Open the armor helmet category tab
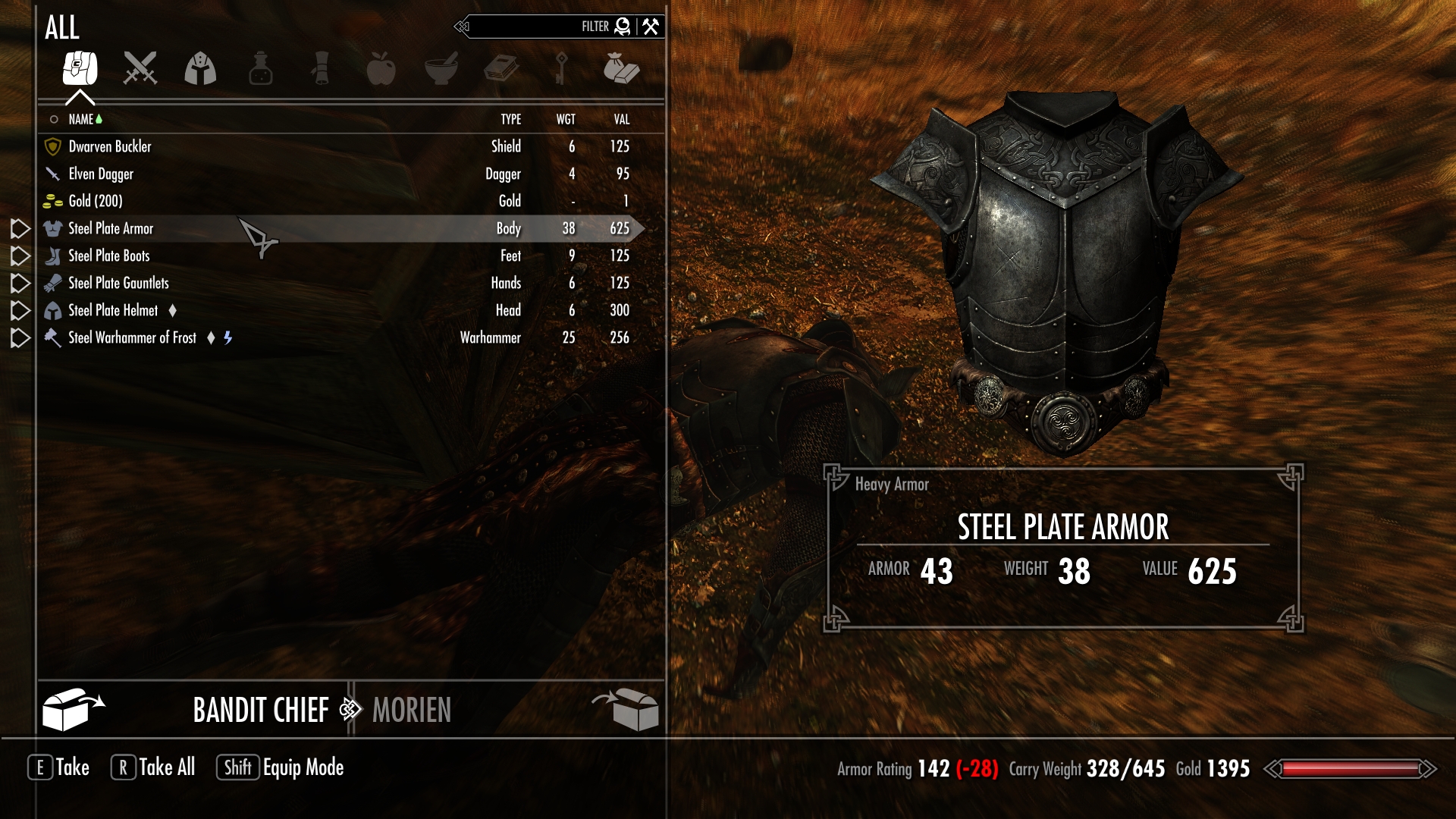1456x819 pixels. click(x=200, y=68)
